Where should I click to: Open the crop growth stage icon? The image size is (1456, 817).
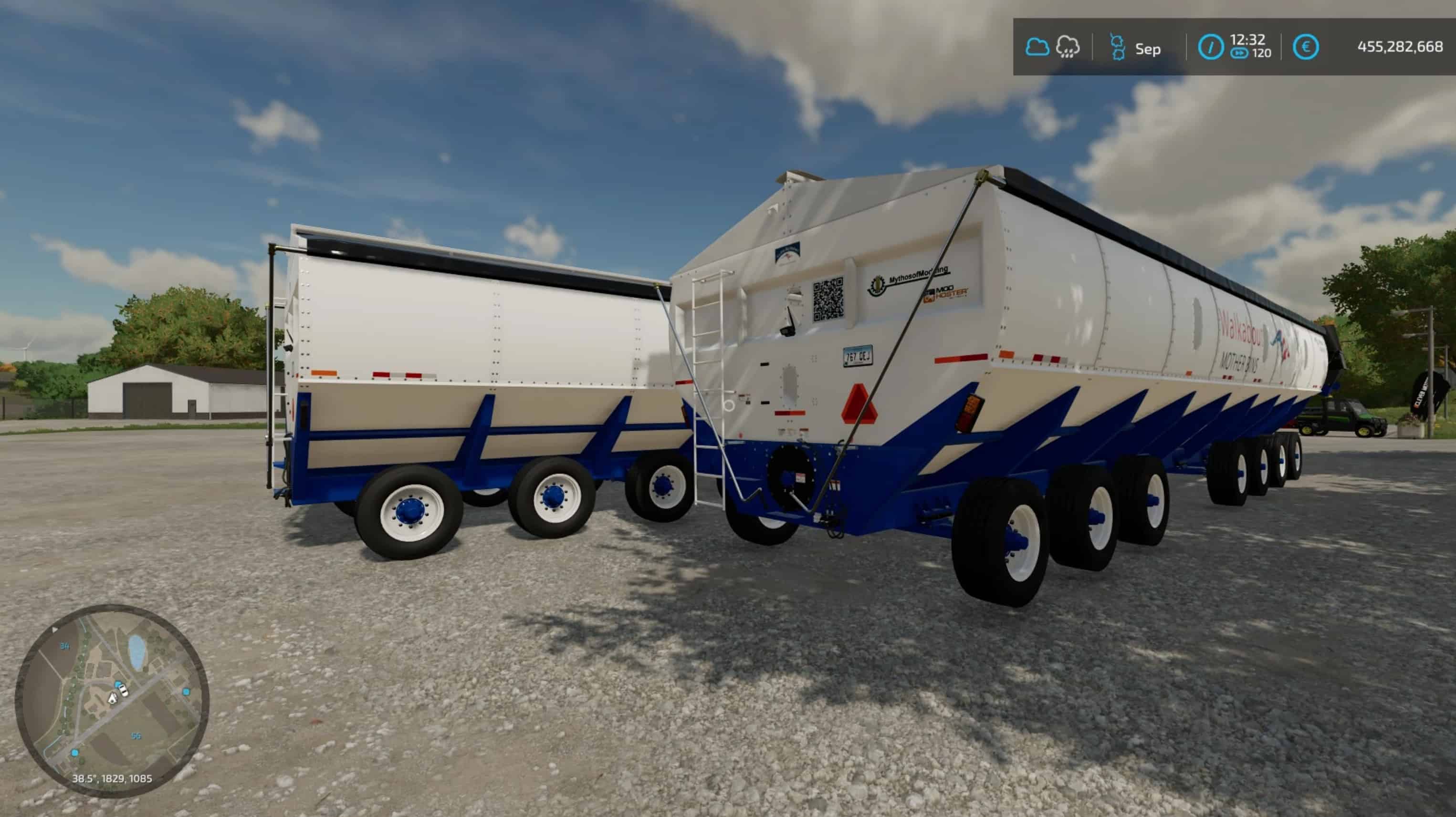click(x=1118, y=47)
